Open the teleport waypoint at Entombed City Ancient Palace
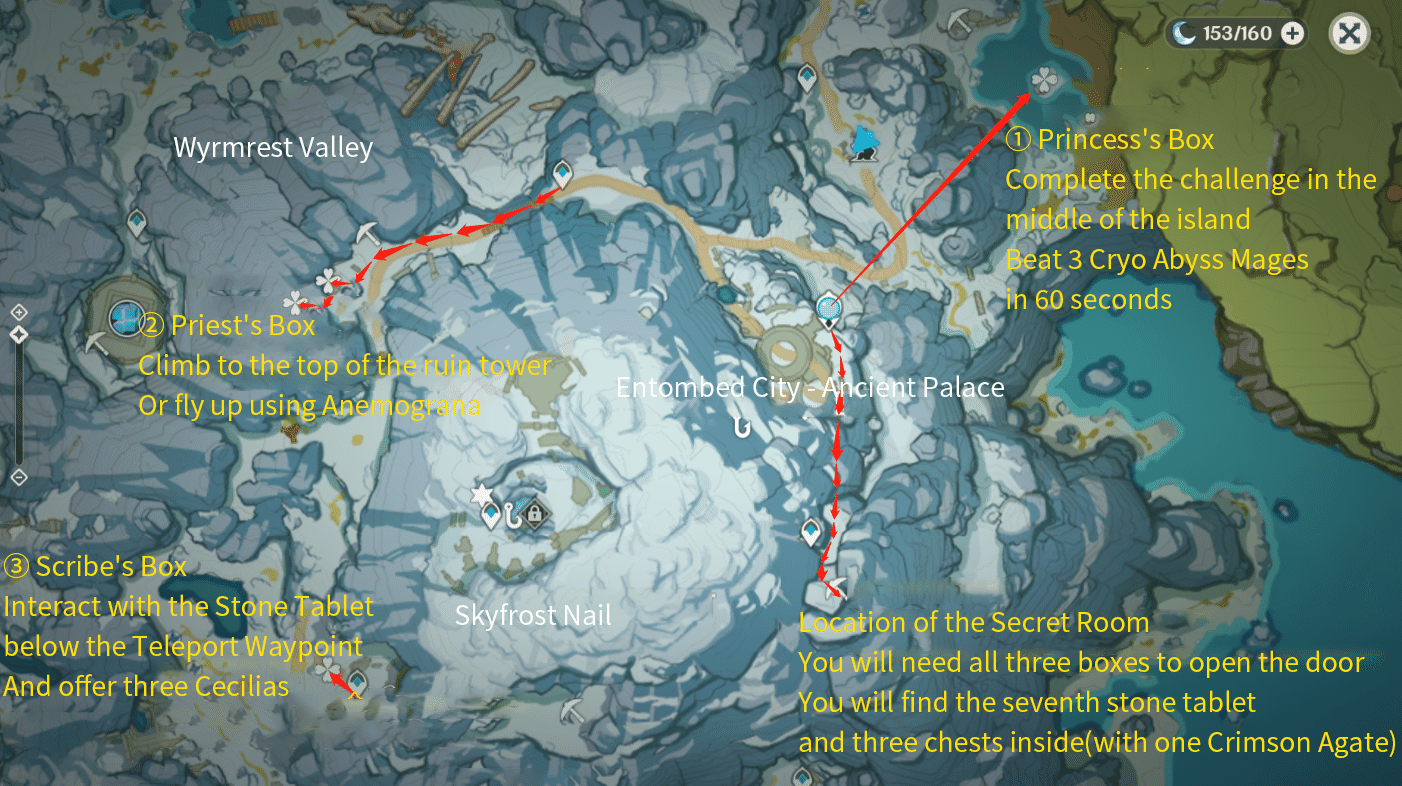 [x=828, y=308]
